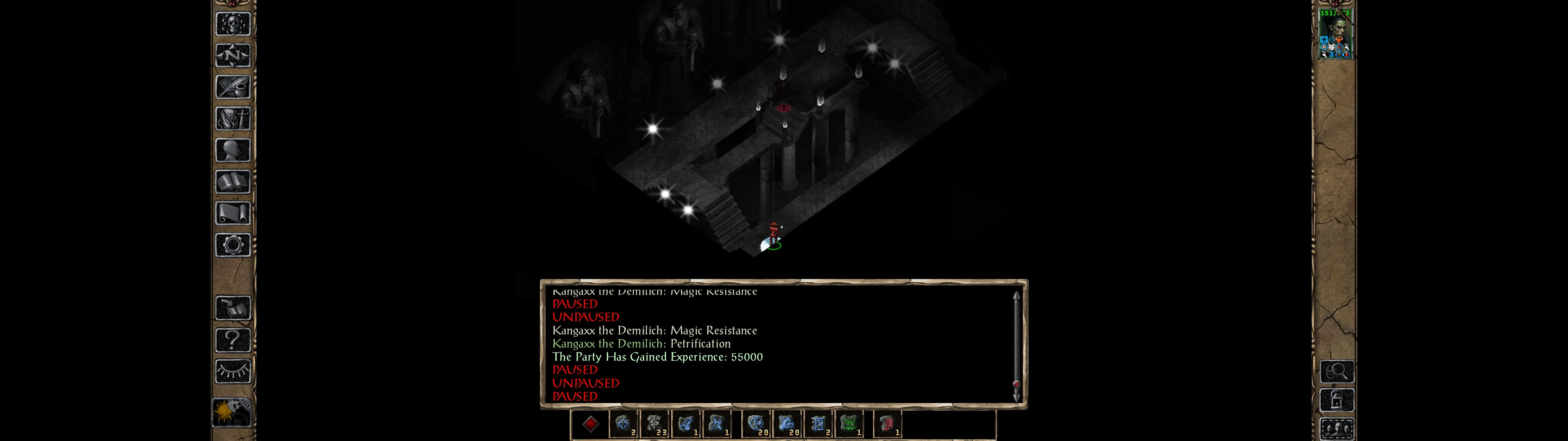Viewport: 1568px width, 441px height.
Task: Click the red diamond stop button
Action: (590, 424)
